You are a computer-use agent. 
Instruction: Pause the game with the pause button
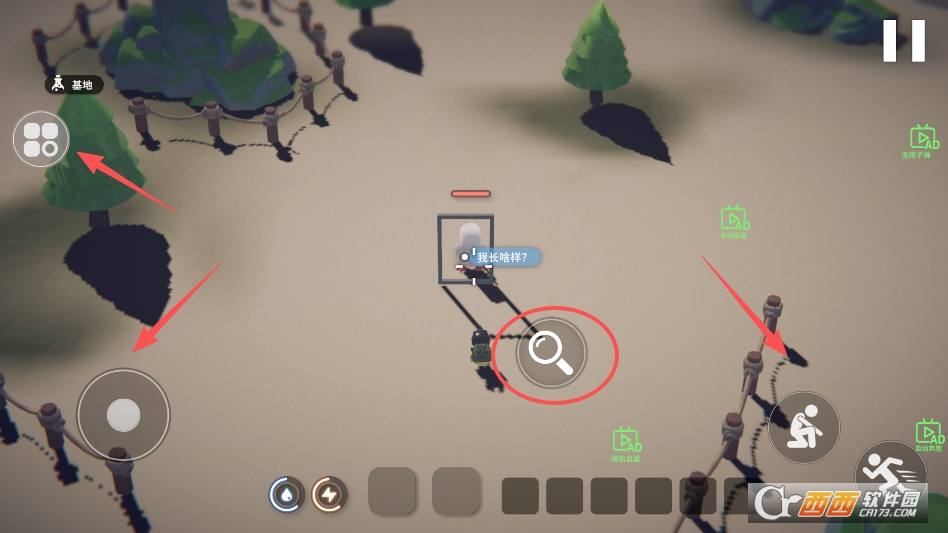[904, 41]
